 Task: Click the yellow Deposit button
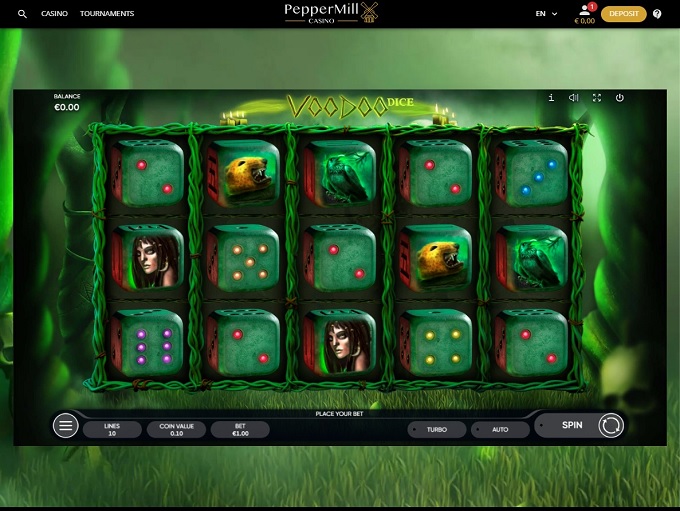click(x=623, y=14)
